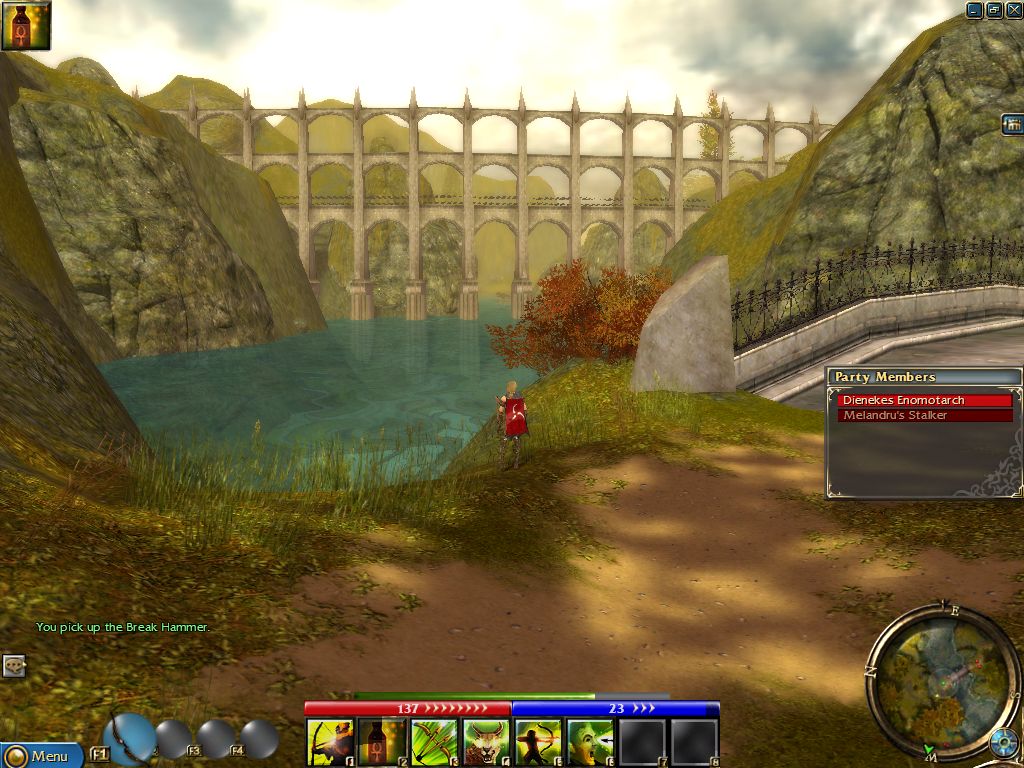Click the castle icon on the right edge
This screenshot has width=1024, height=768.
1012,124
